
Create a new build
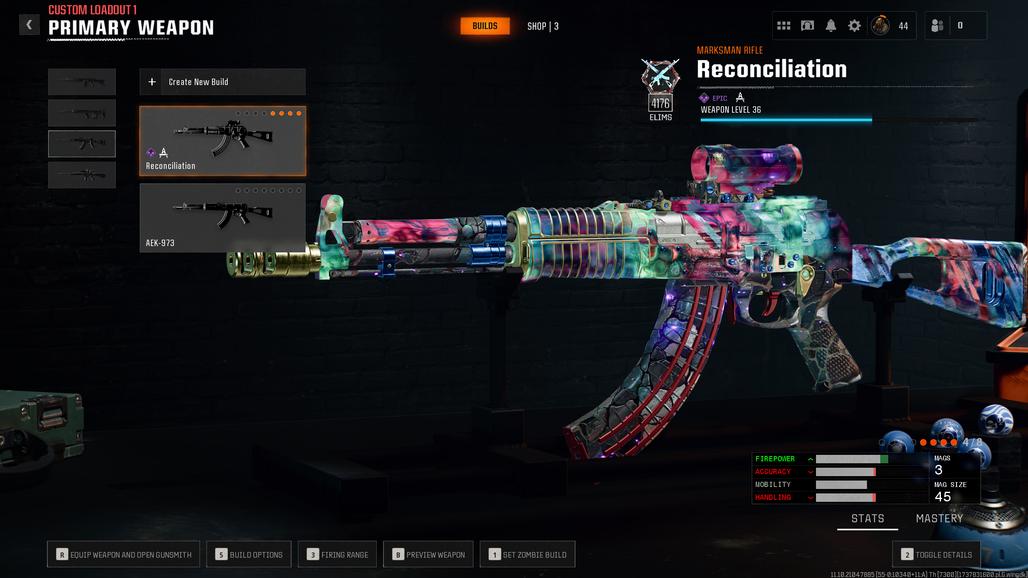pos(222,82)
